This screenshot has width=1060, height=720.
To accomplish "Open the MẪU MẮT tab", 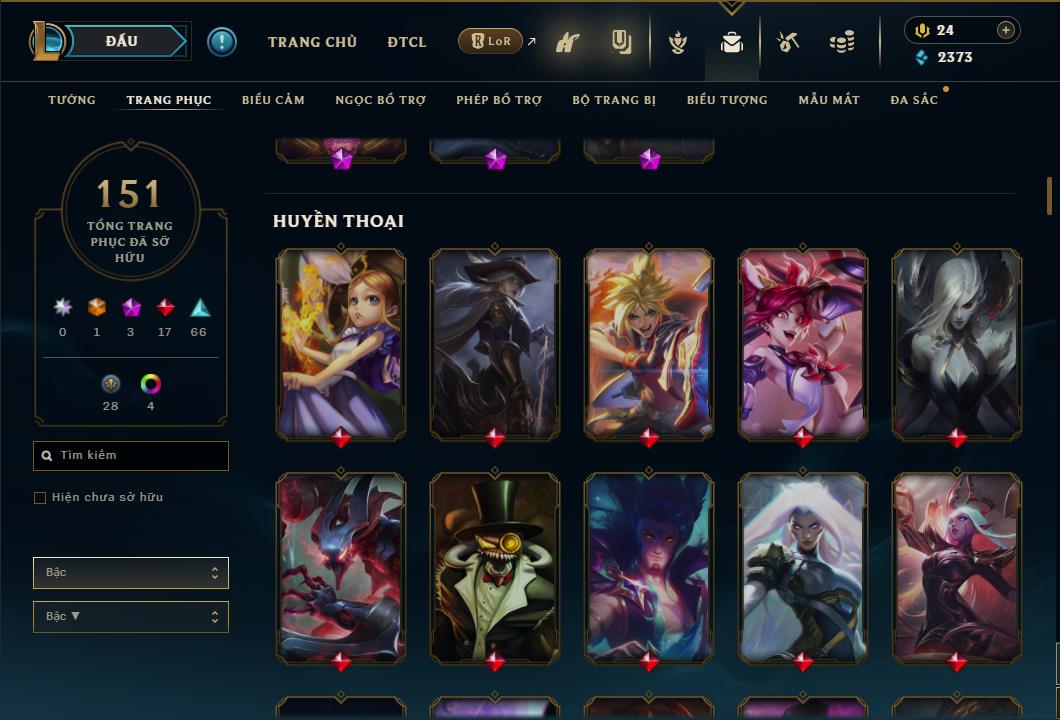I will tap(829, 100).
